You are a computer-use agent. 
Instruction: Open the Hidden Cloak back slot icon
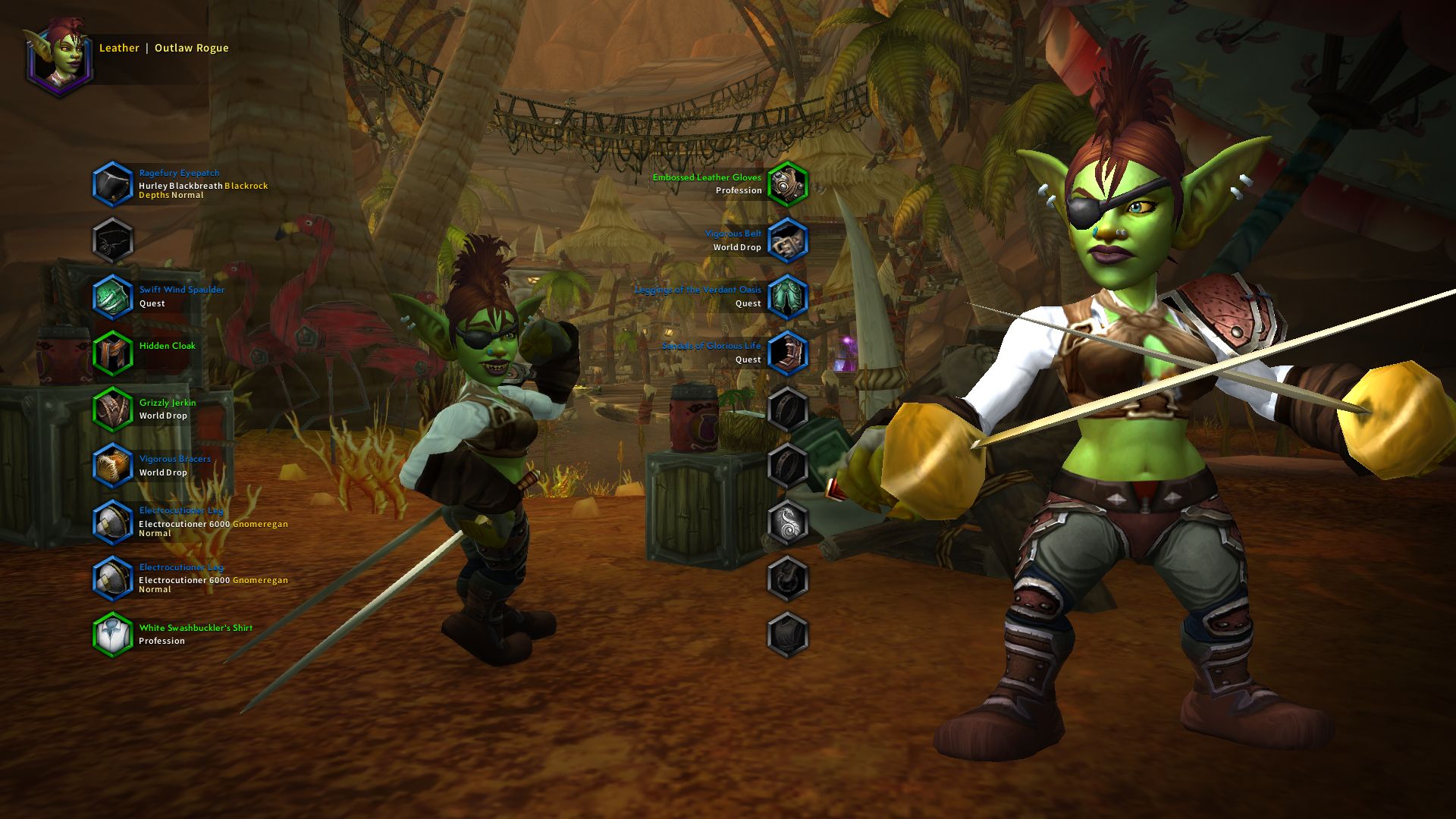114,352
